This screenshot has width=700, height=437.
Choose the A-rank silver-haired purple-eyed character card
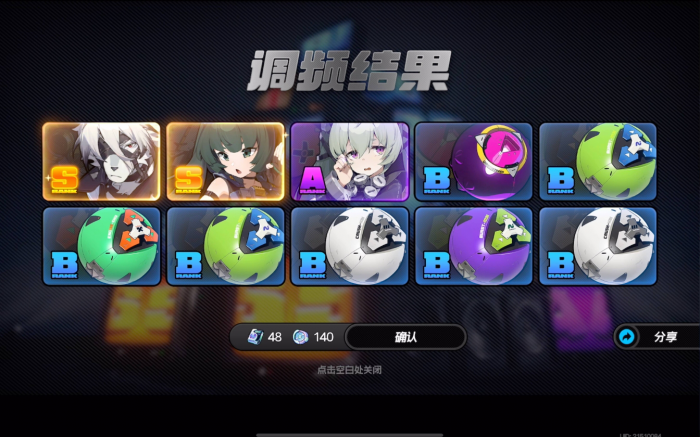tap(350, 162)
